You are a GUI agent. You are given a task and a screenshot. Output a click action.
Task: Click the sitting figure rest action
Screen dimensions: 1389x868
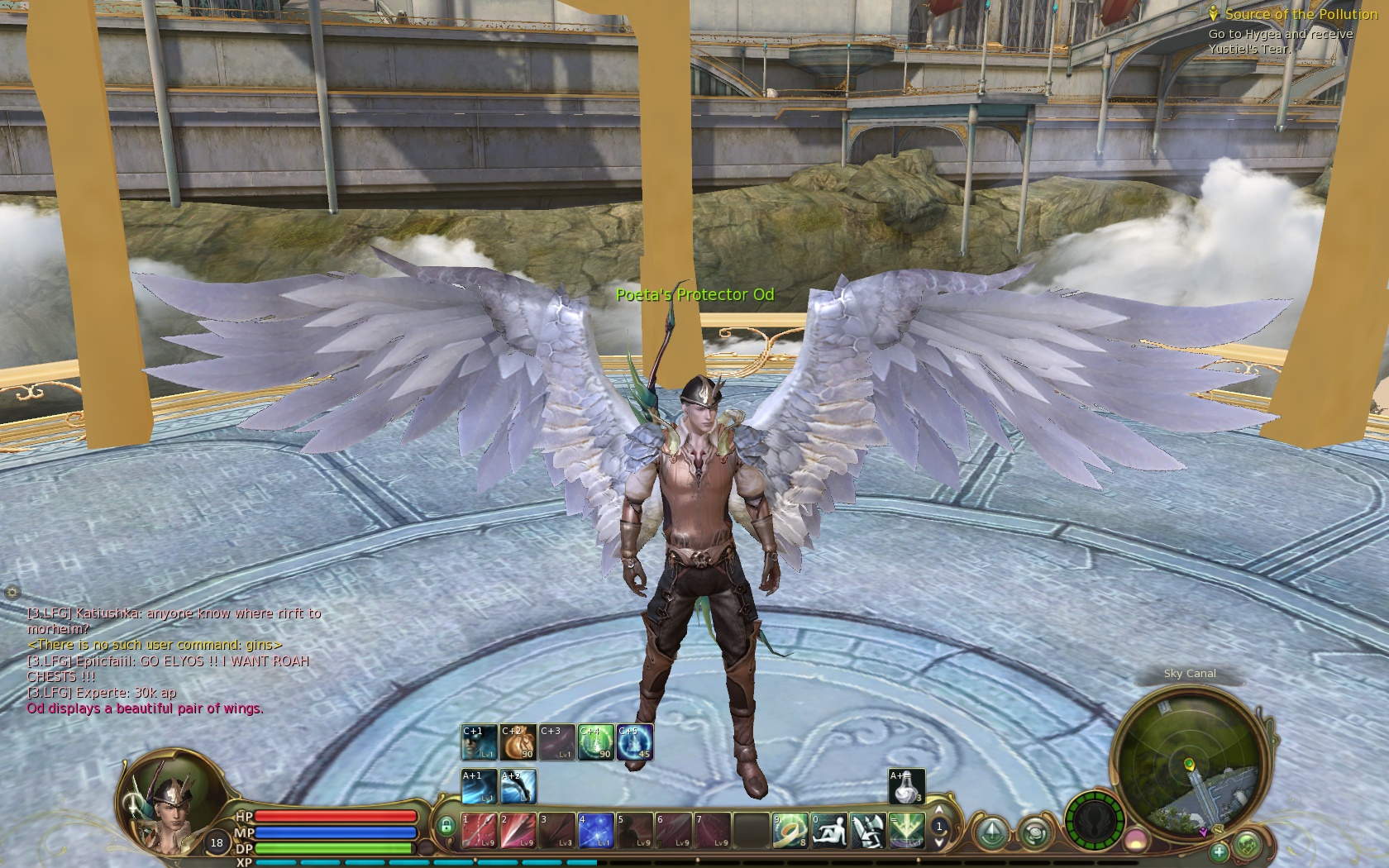tap(828, 831)
